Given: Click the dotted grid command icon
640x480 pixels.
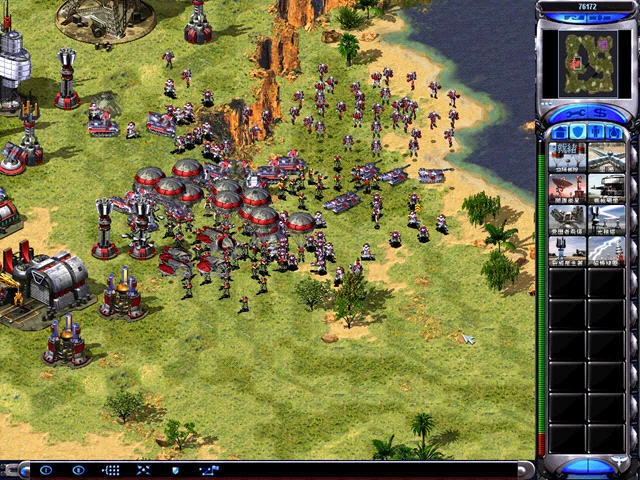Looking at the screenshot, I should pos(111,469).
